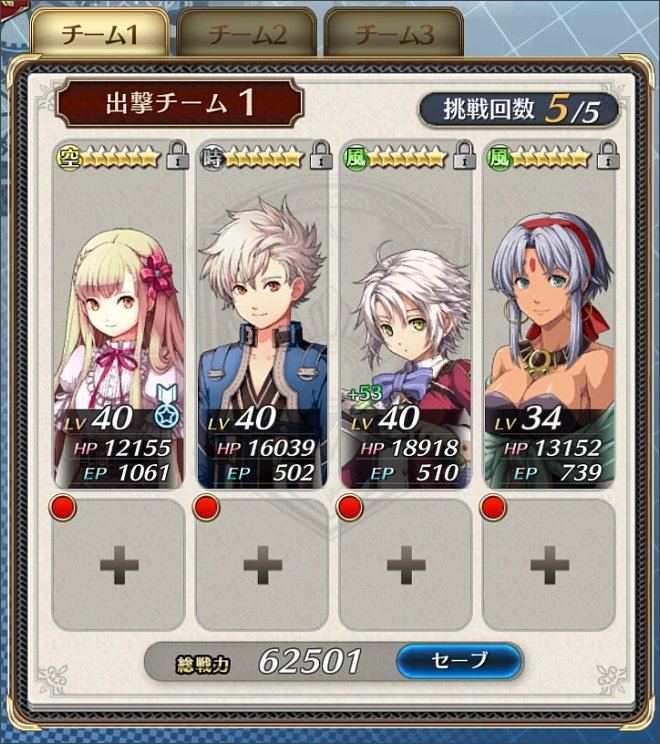Toggle the lock on the blonde girl card
The width and height of the screenshot is (660, 744).
tap(177, 156)
